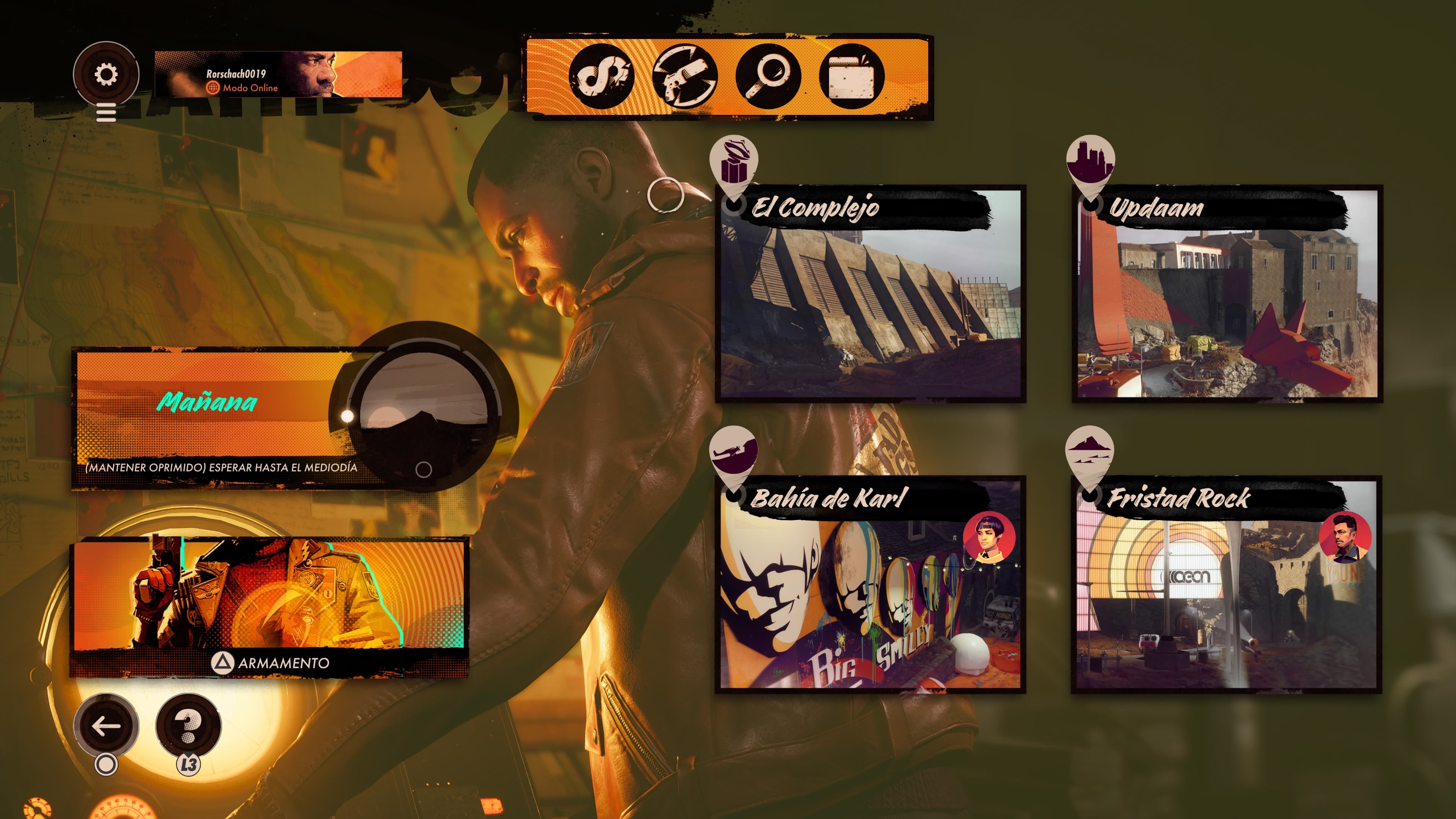Select the target portrait on Fristad Rock
Viewport: 1456px width, 819px height.
click(x=1345, y=538)
